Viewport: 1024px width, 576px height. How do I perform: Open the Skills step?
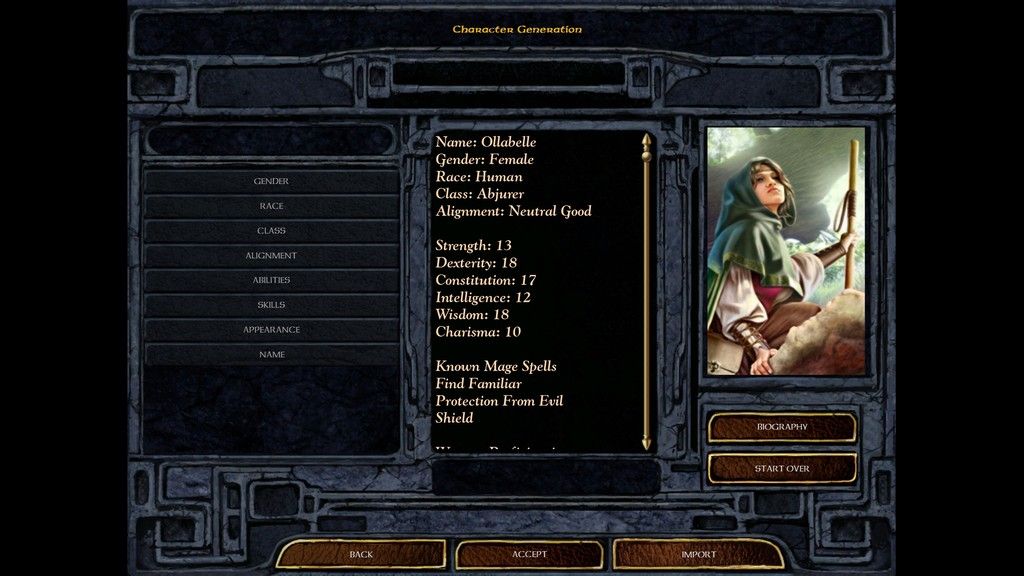[x=271, y=305]
